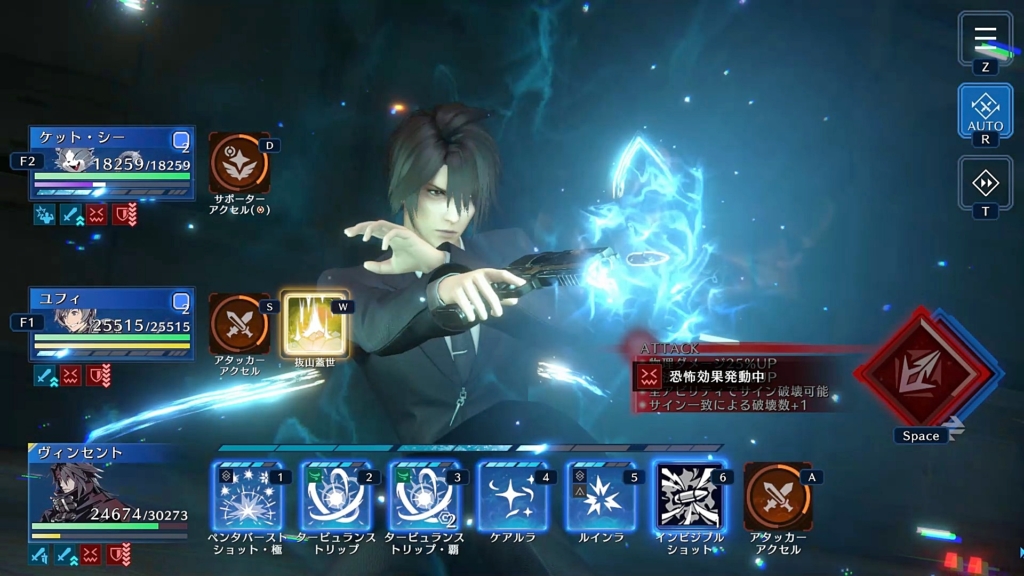This screenshot has height=576, width=1024.
Task: Fire the インビジブルショット ability
Action: point(688,496)
